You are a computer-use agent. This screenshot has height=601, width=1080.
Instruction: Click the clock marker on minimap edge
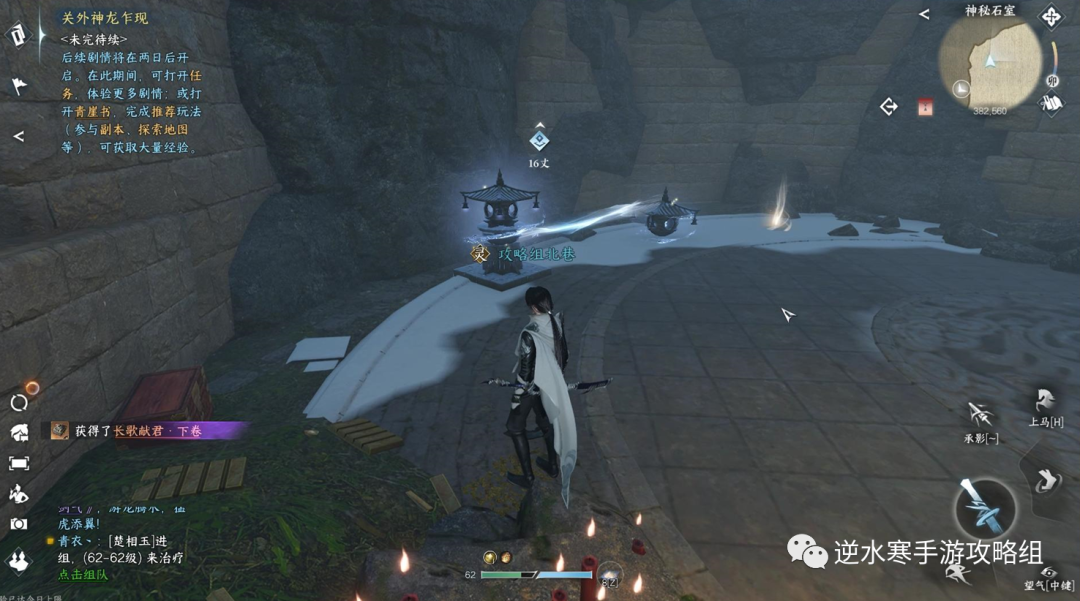pos(961,89)
